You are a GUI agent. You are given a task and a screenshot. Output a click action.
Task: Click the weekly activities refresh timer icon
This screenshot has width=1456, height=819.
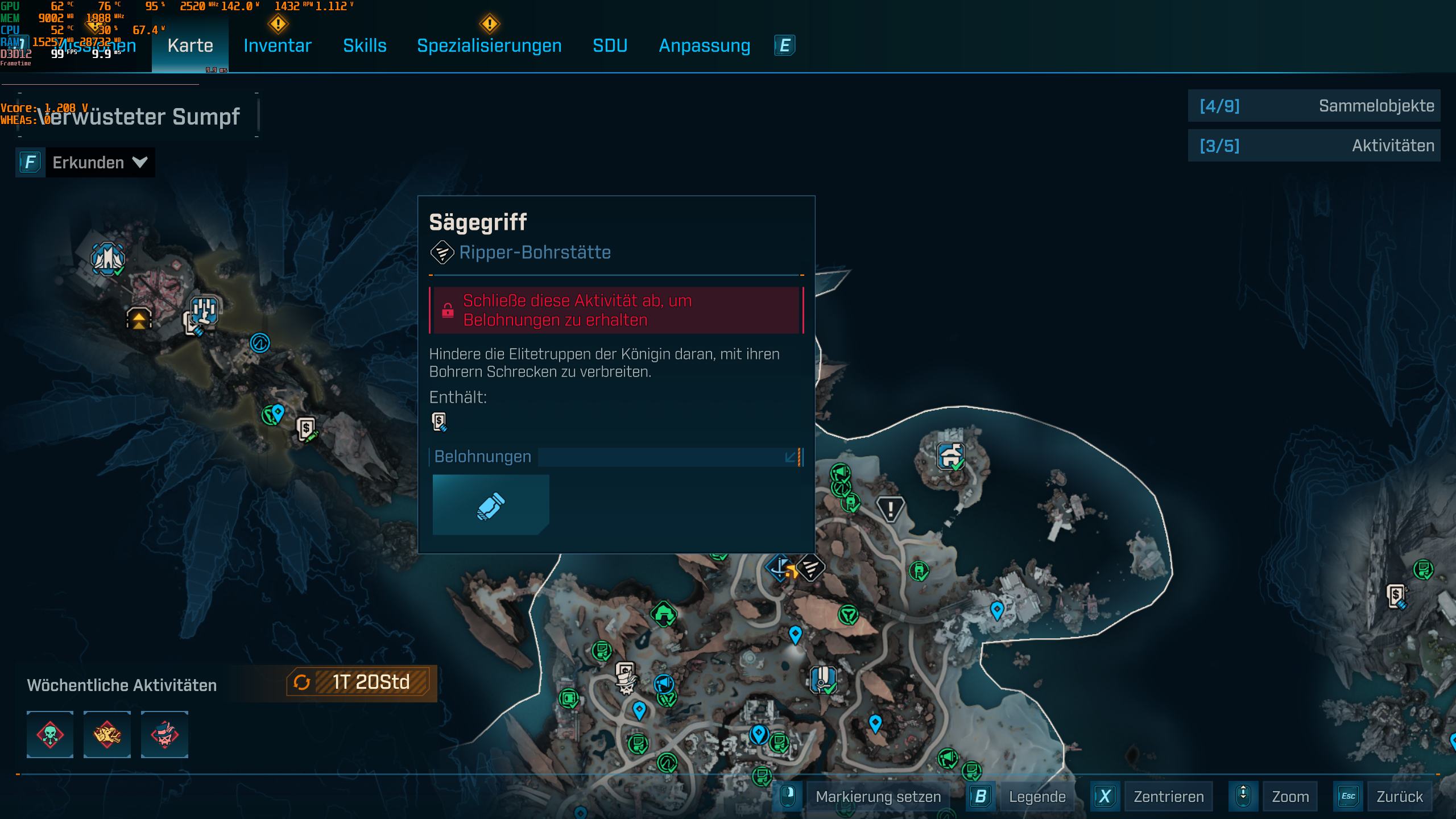tap(302, 683)
